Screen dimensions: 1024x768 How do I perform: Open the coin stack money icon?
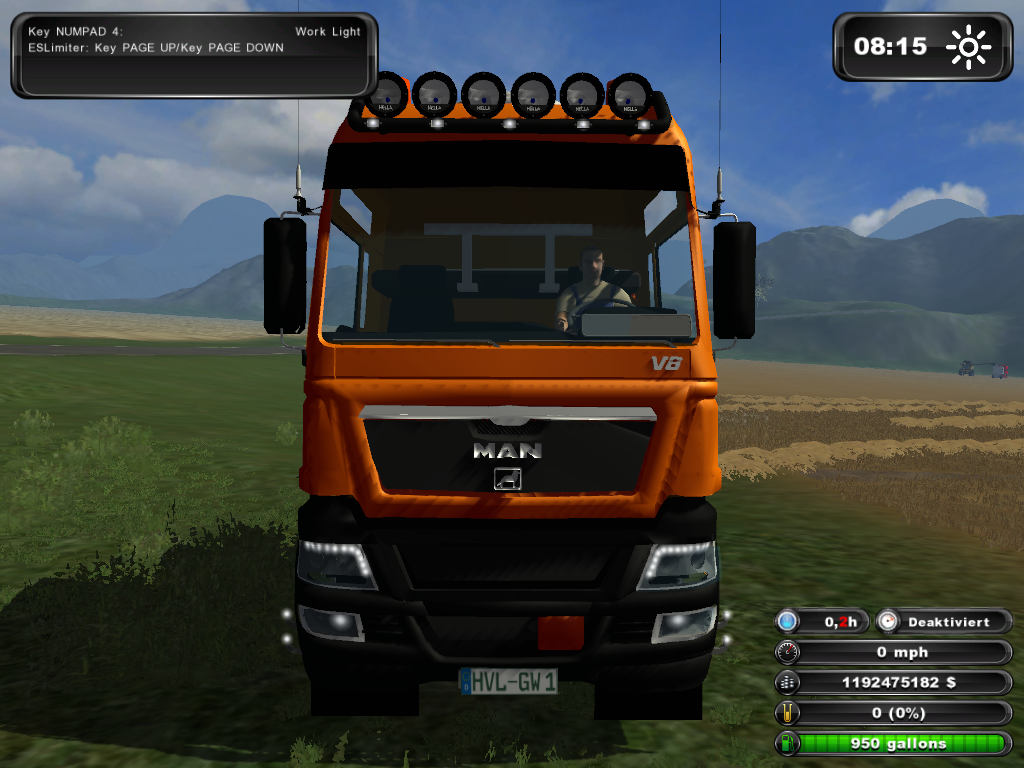tap(788, 683)
